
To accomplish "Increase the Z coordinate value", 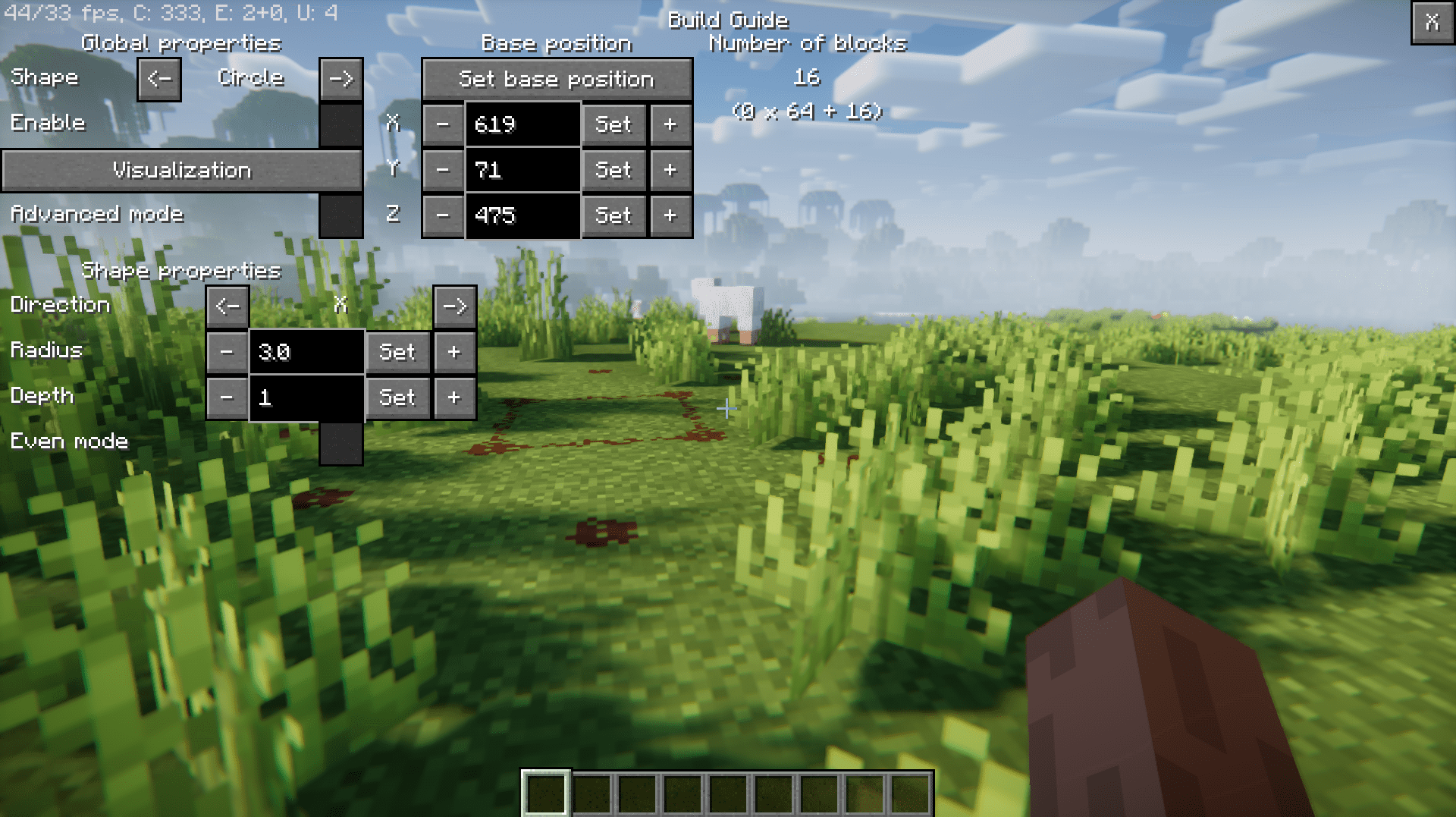I will (670, 215).
